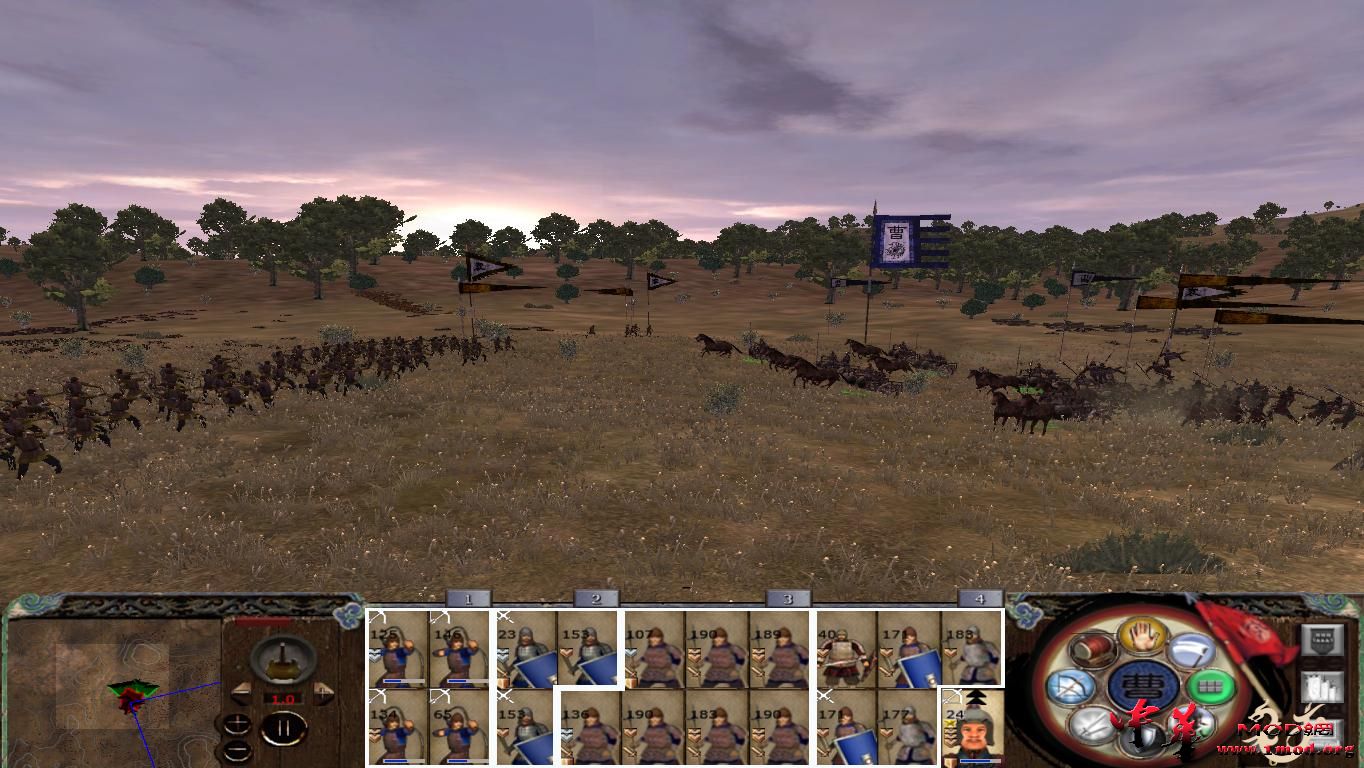Image resolution: width=1364 pixels, height=768 pixels.
Task: Switch to unit group tab 1
Action: coord(468,599)
